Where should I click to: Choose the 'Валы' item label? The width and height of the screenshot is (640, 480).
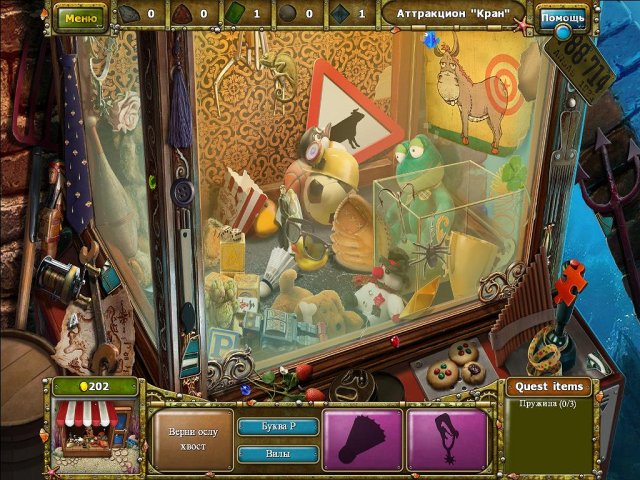click(x=277, y=453)
